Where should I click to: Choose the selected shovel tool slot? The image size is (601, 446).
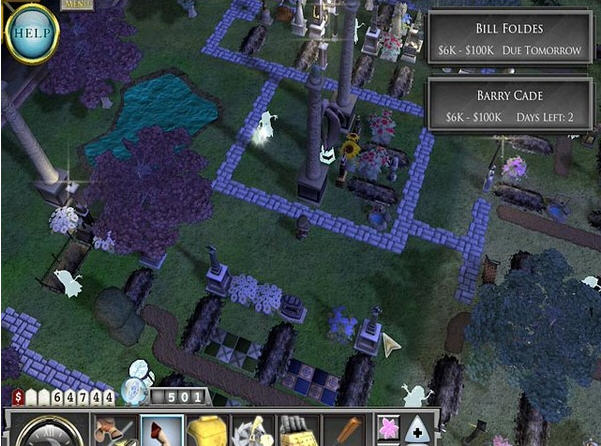tap(160, 430)
